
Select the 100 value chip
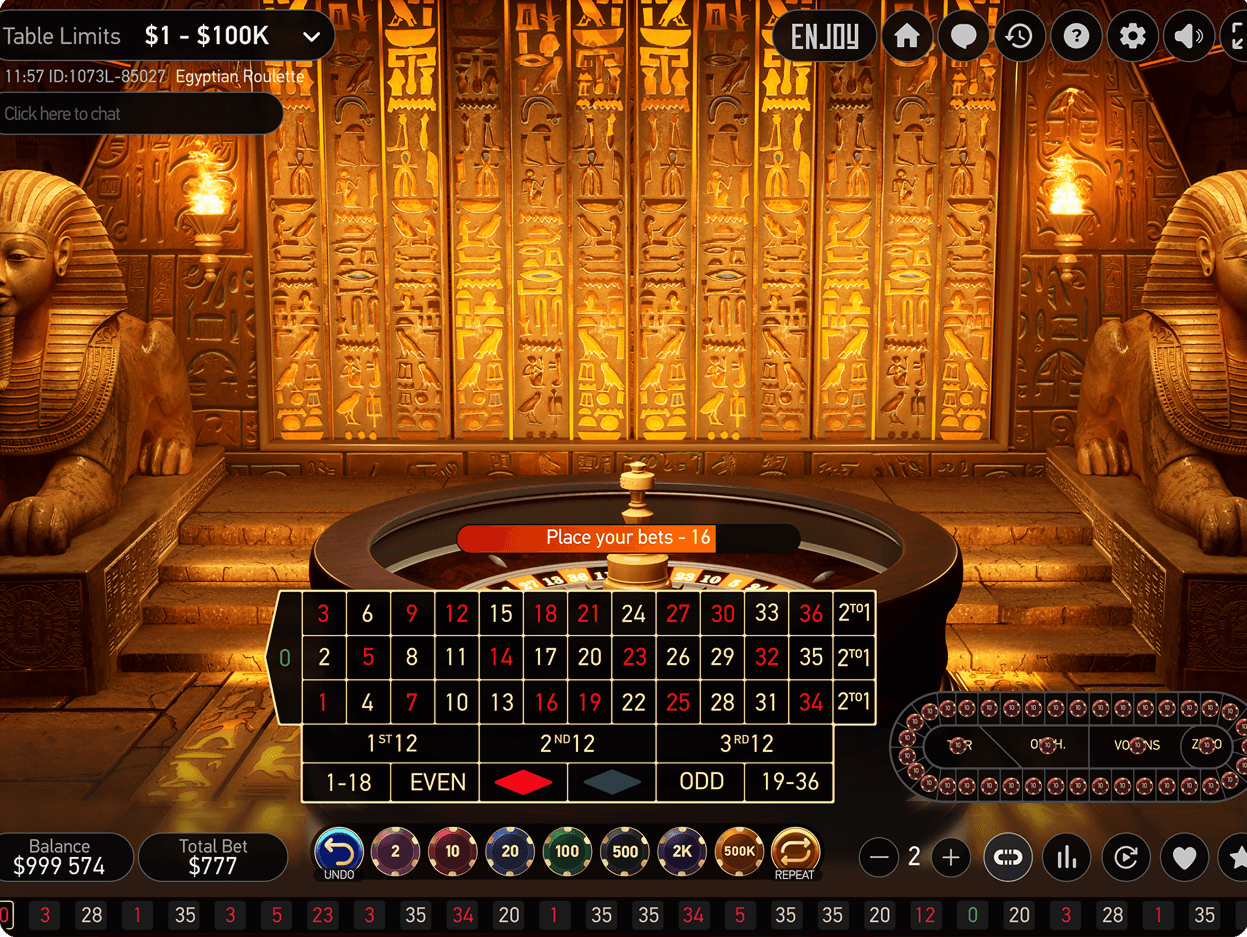567,852
